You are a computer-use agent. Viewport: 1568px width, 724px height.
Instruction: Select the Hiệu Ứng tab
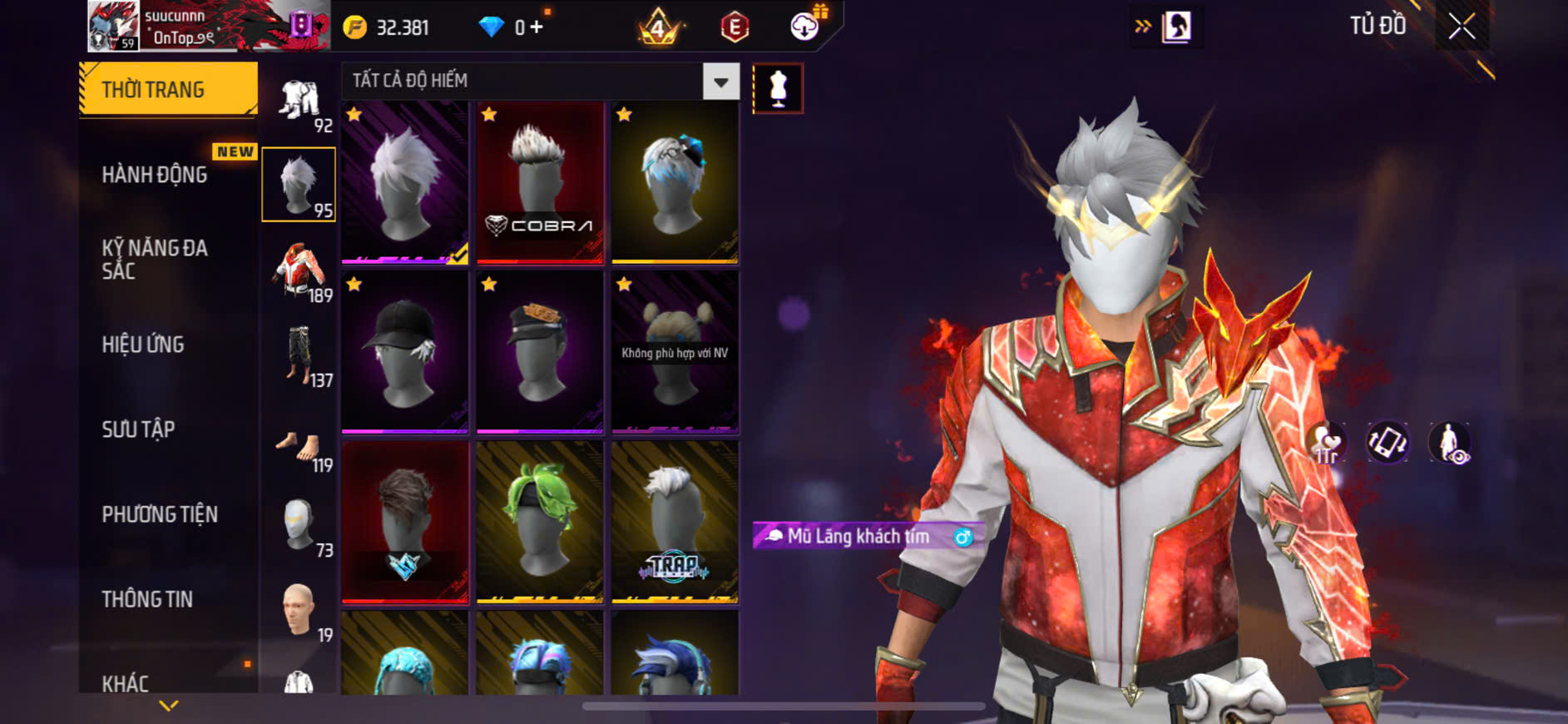[143, 345]
